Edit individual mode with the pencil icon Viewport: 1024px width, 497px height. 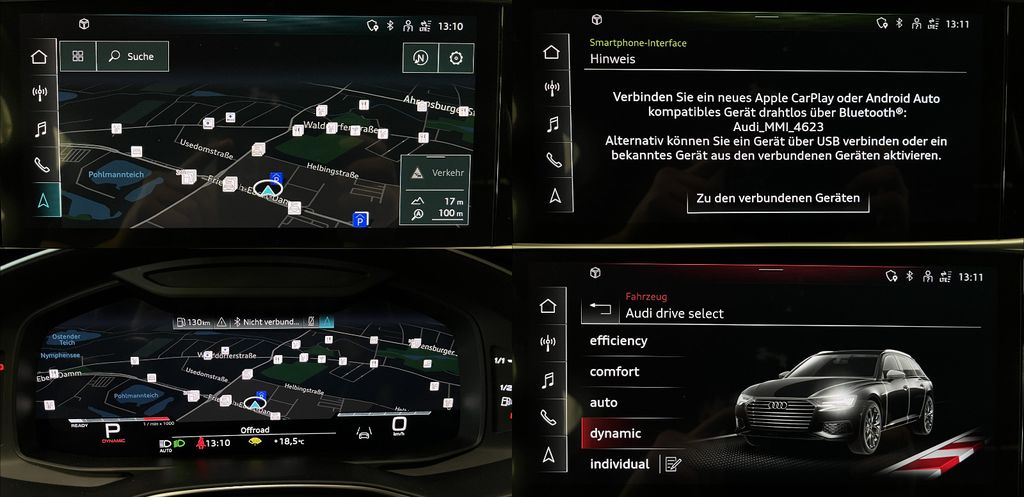672,464
